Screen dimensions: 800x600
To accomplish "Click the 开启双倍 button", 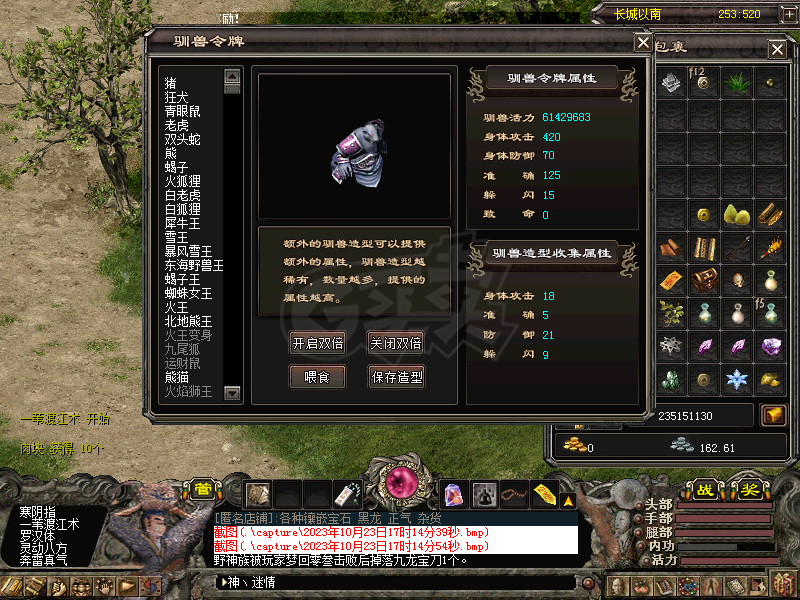I will tap(317, 343).
